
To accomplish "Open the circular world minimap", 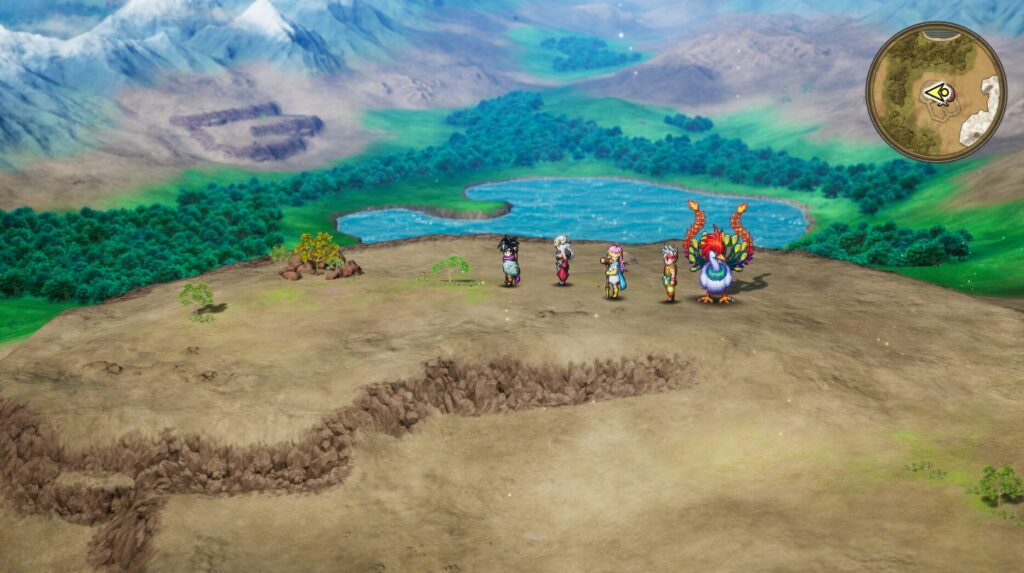I will [x=936, y=92].
